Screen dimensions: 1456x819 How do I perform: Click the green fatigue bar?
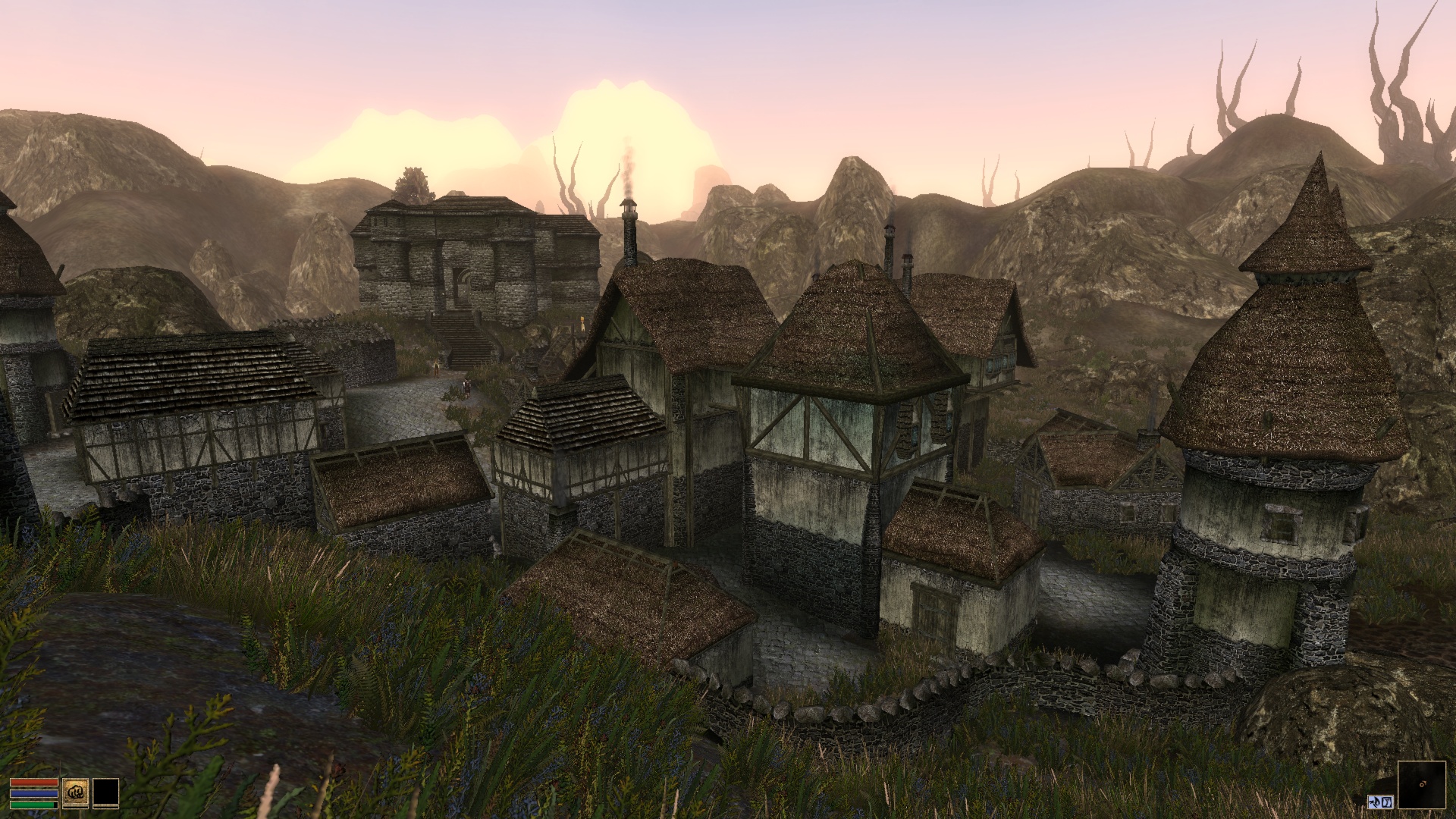(33, 805)
